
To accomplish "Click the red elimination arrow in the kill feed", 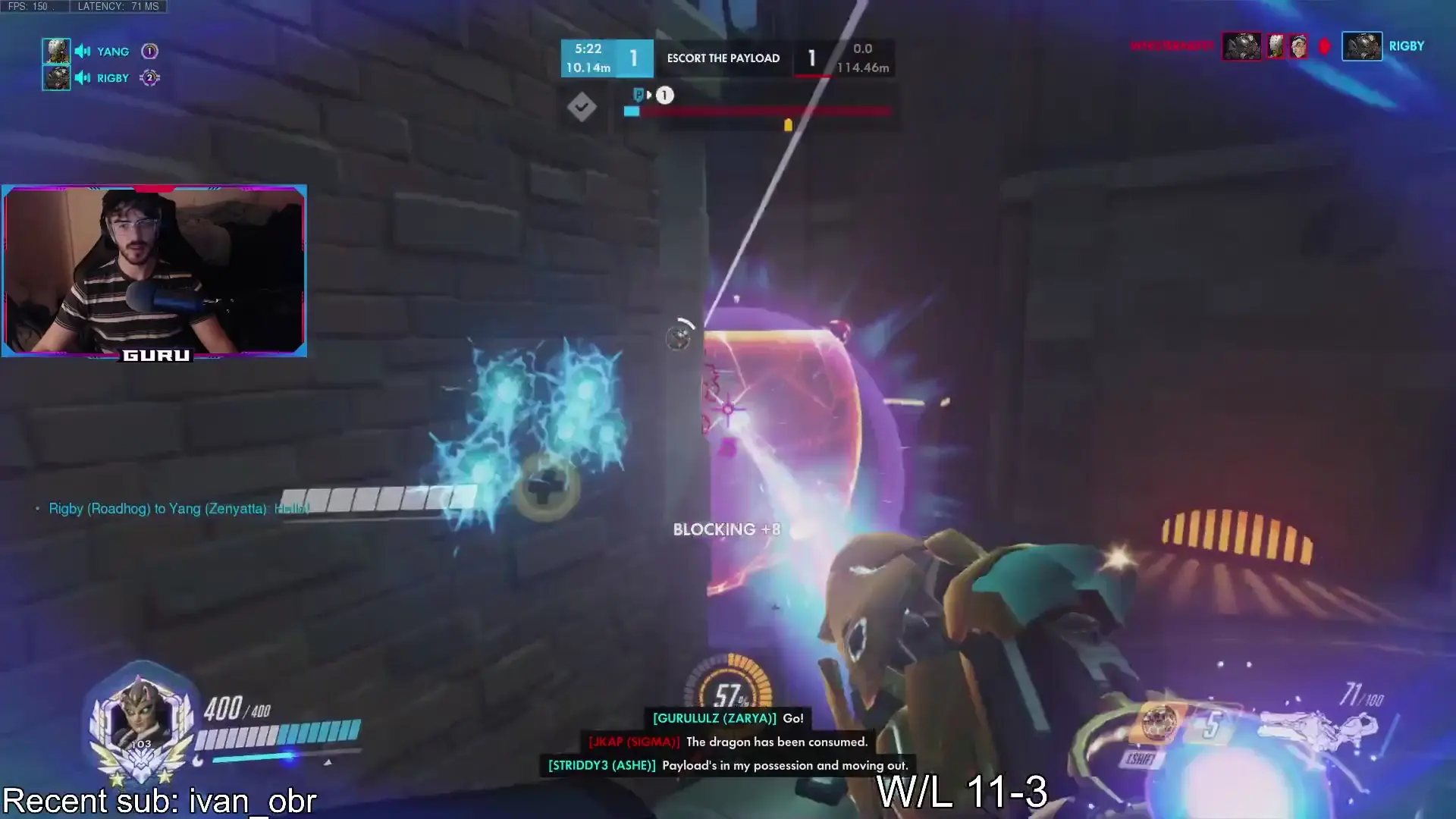I will coord(1324,45).
